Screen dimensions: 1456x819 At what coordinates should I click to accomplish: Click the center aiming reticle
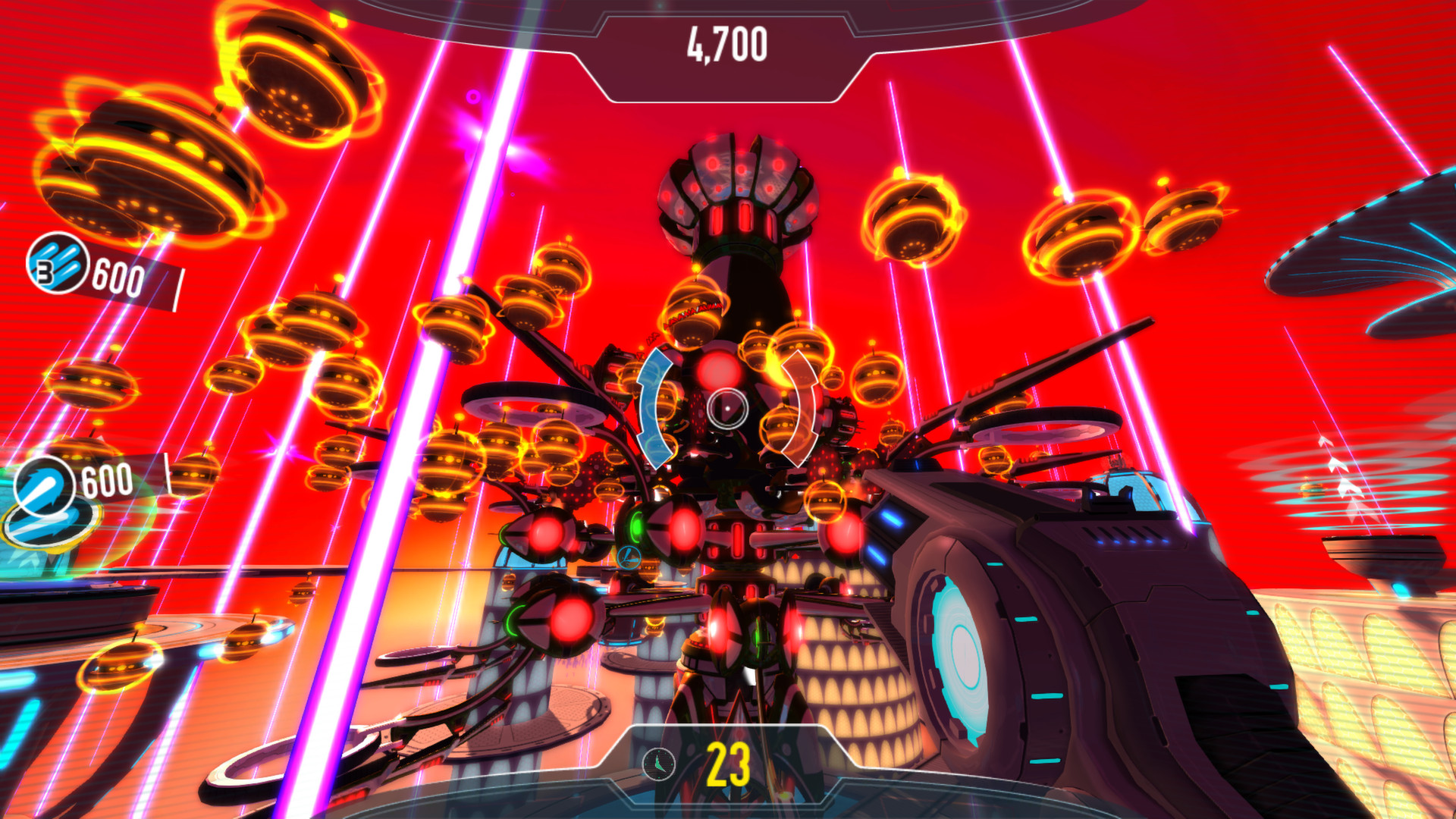728,409
